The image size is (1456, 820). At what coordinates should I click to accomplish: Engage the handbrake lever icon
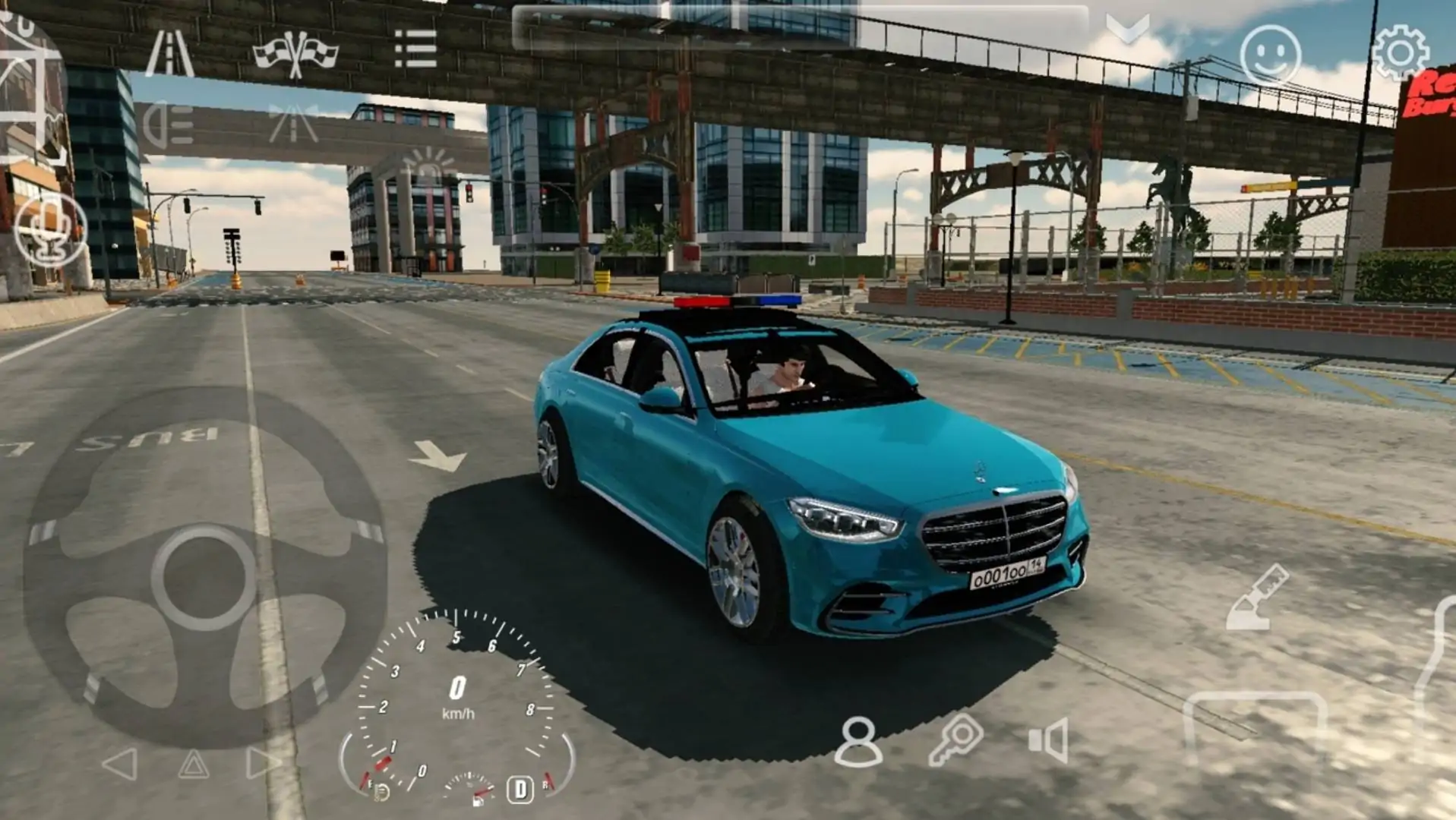pyautogui.click(x=1258, y=598)
